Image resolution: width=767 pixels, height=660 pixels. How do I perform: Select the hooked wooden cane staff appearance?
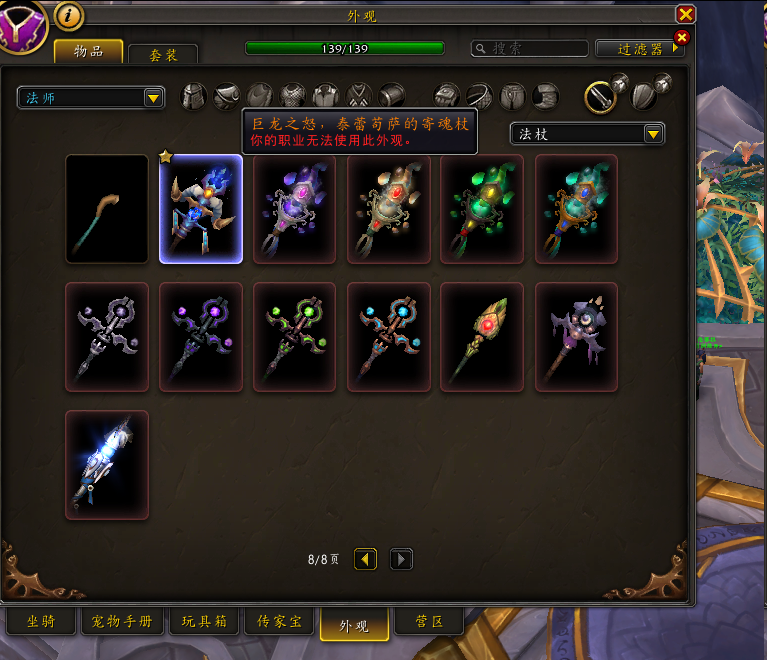pos(107,209)
